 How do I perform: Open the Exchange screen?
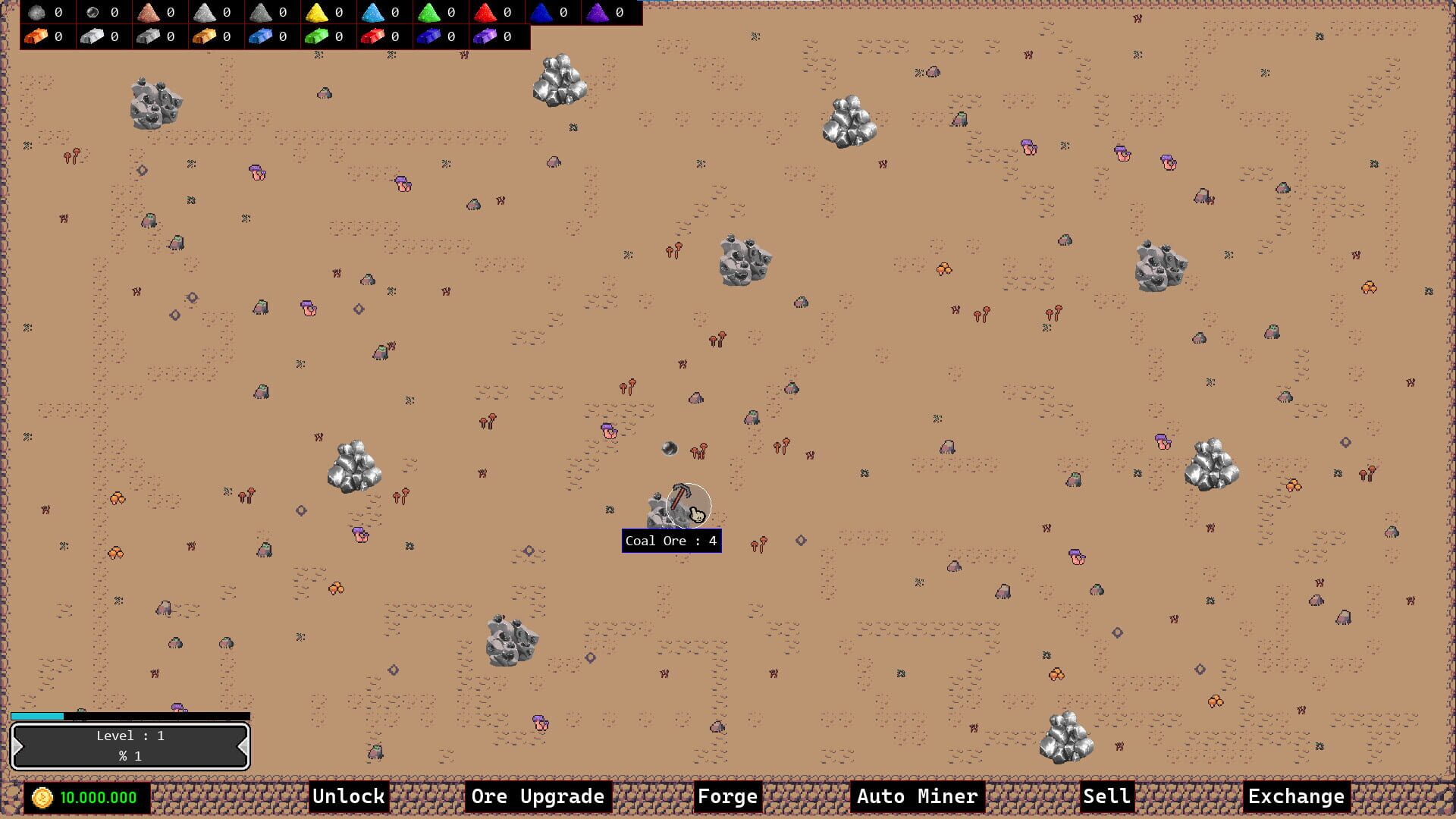pos(1297,796)
